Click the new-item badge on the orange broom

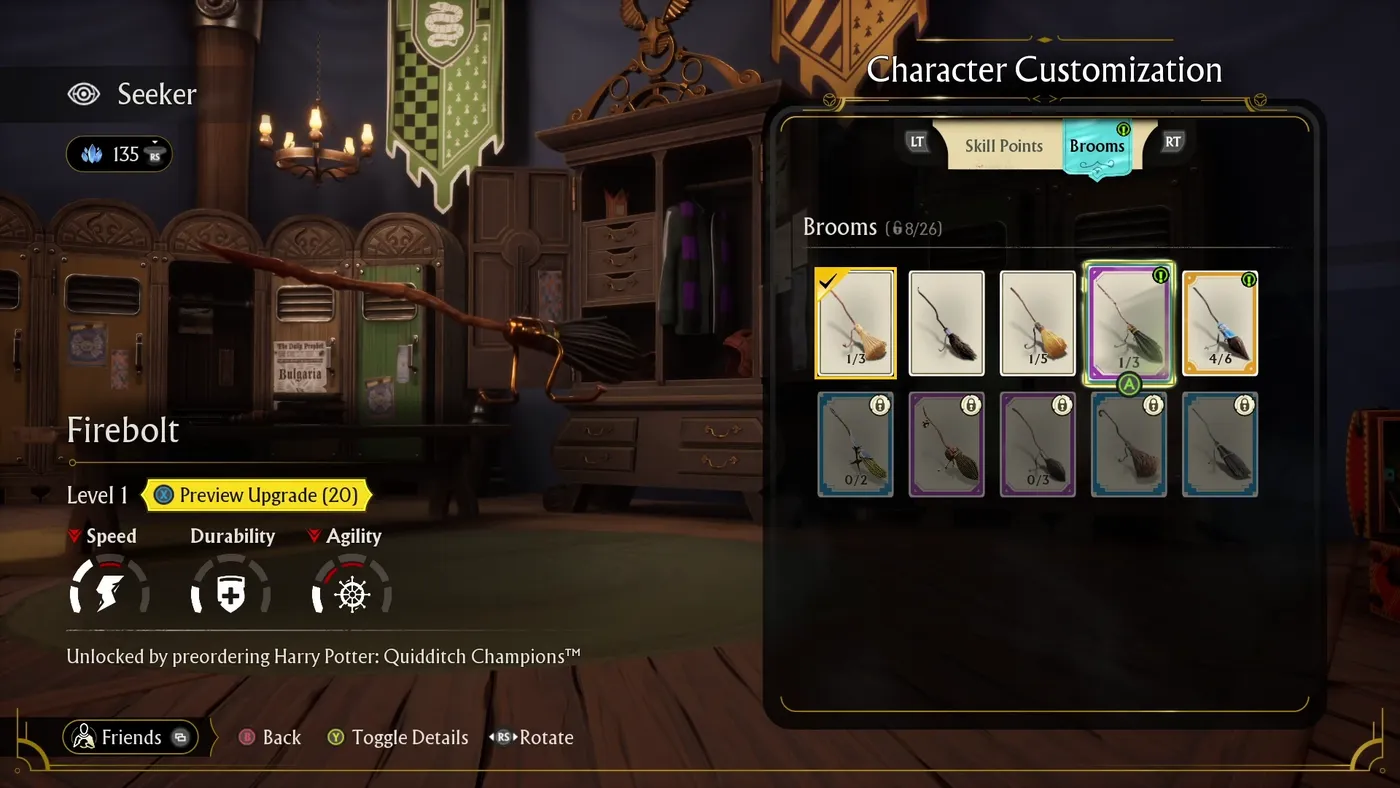(x=1248, y=281)
